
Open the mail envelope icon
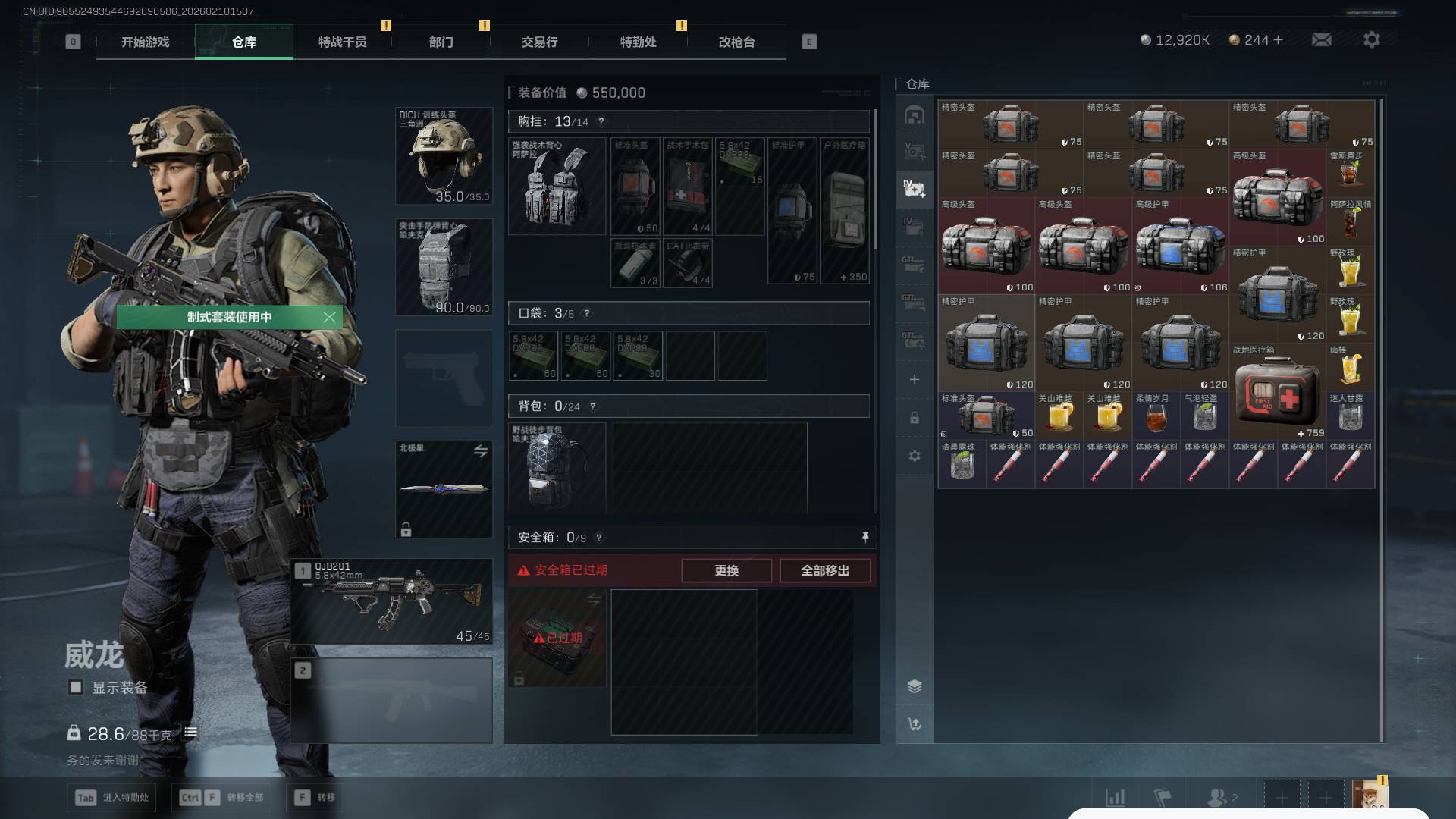(1321, 39)
